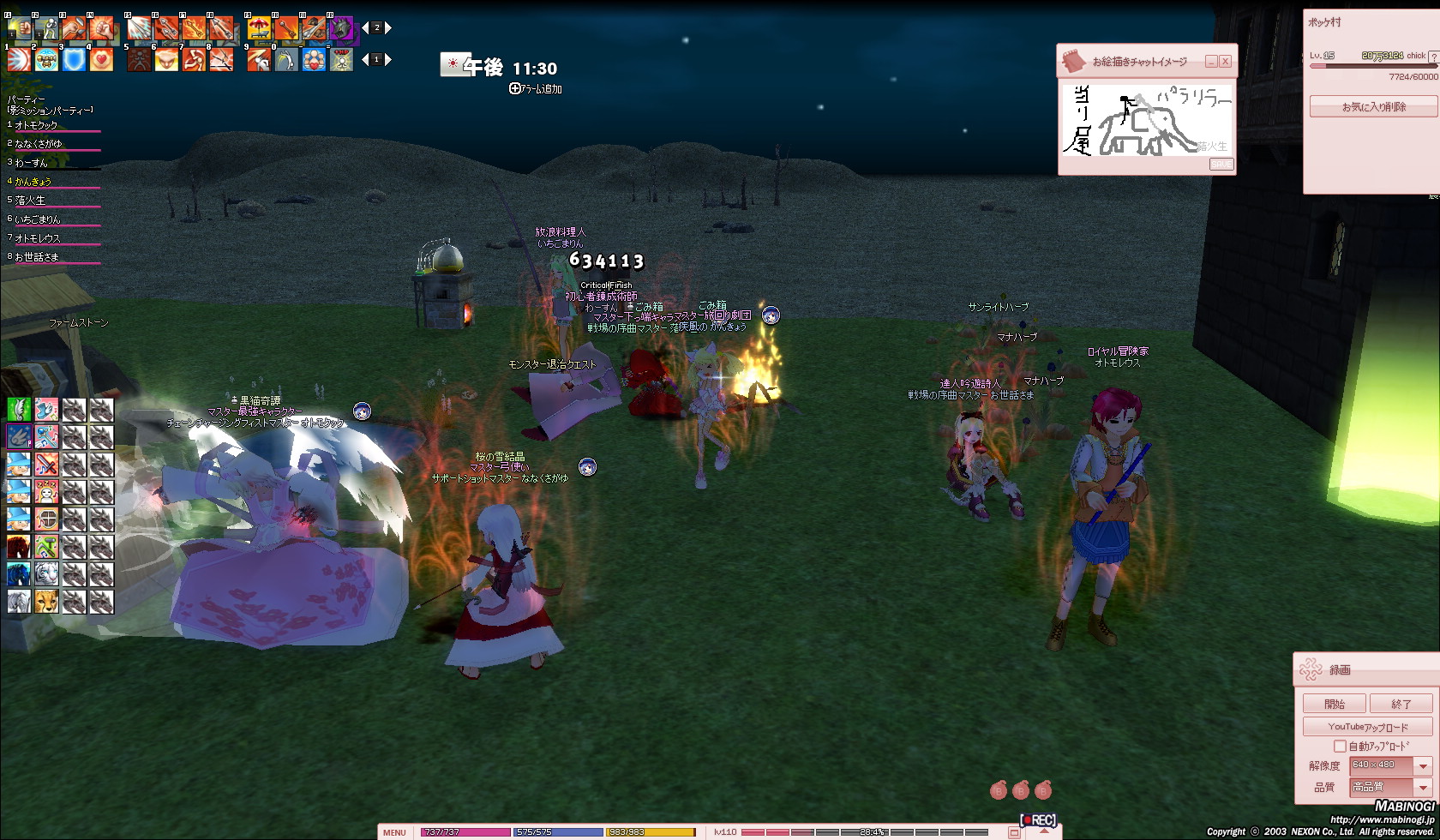Start recording with the 開始 button
1440x840 pixels.
coord(1334,704)
